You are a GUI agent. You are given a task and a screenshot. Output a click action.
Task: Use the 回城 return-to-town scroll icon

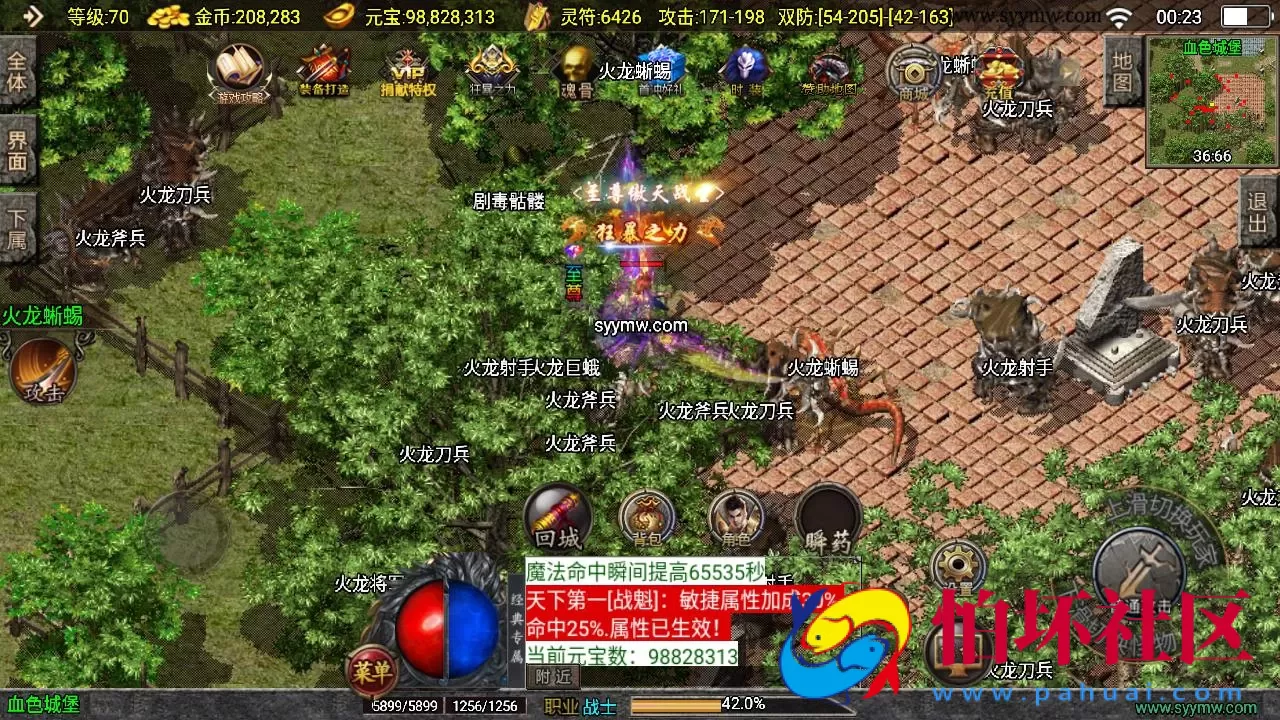(x=557, y=518)
